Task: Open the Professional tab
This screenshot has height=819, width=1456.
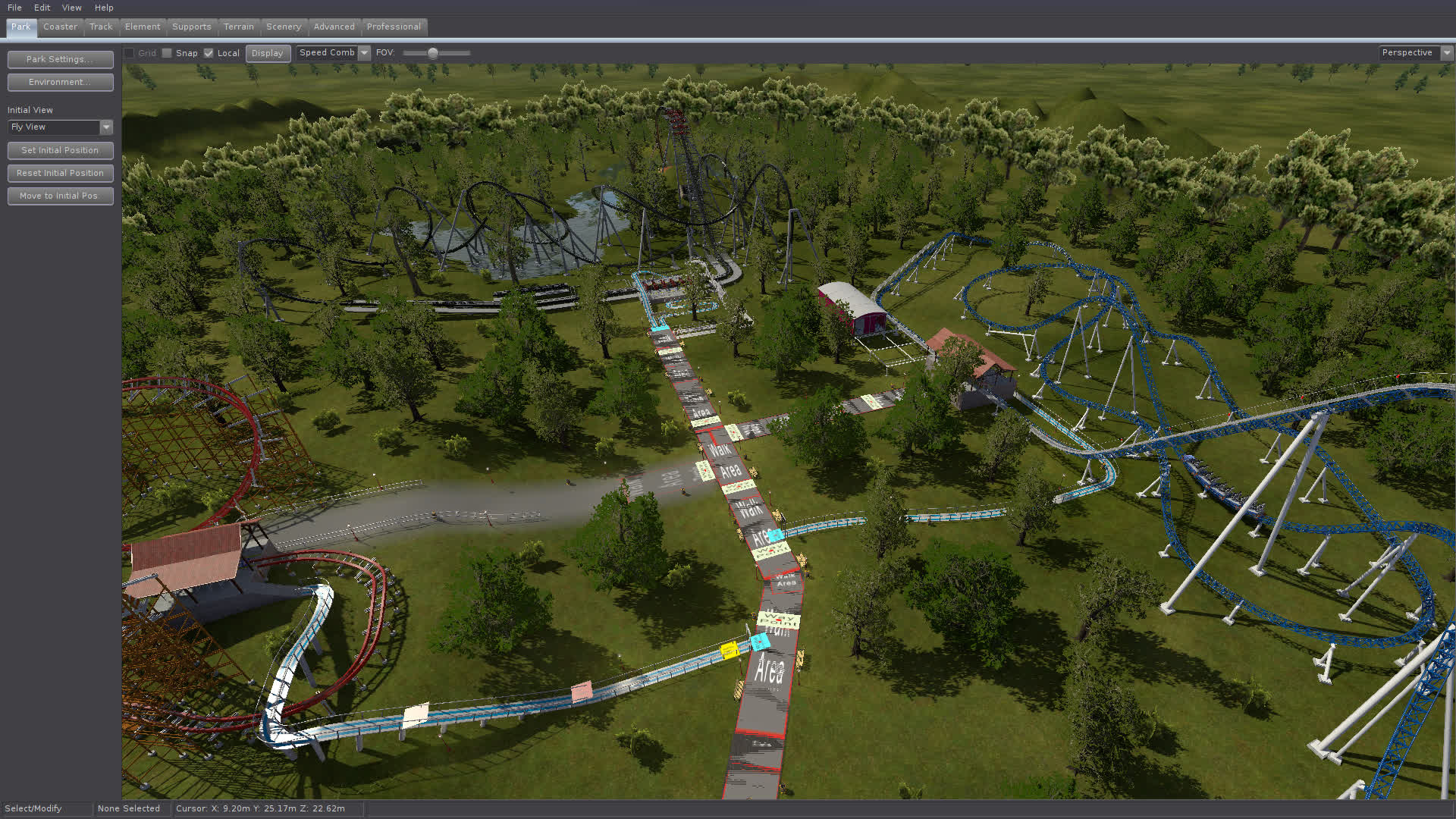Action: pos(394,27)
